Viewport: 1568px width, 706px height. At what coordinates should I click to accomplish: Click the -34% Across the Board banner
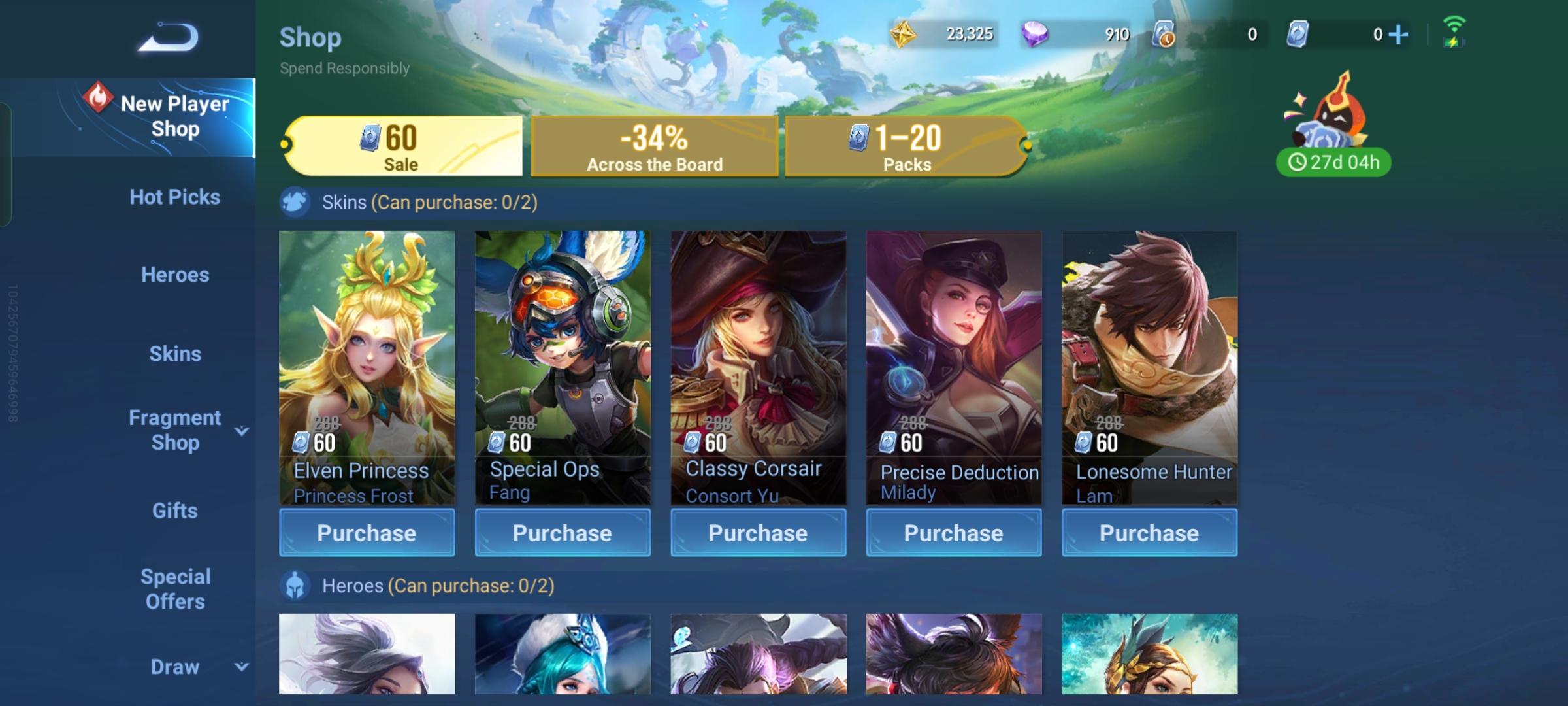click(x=655, y=145)
